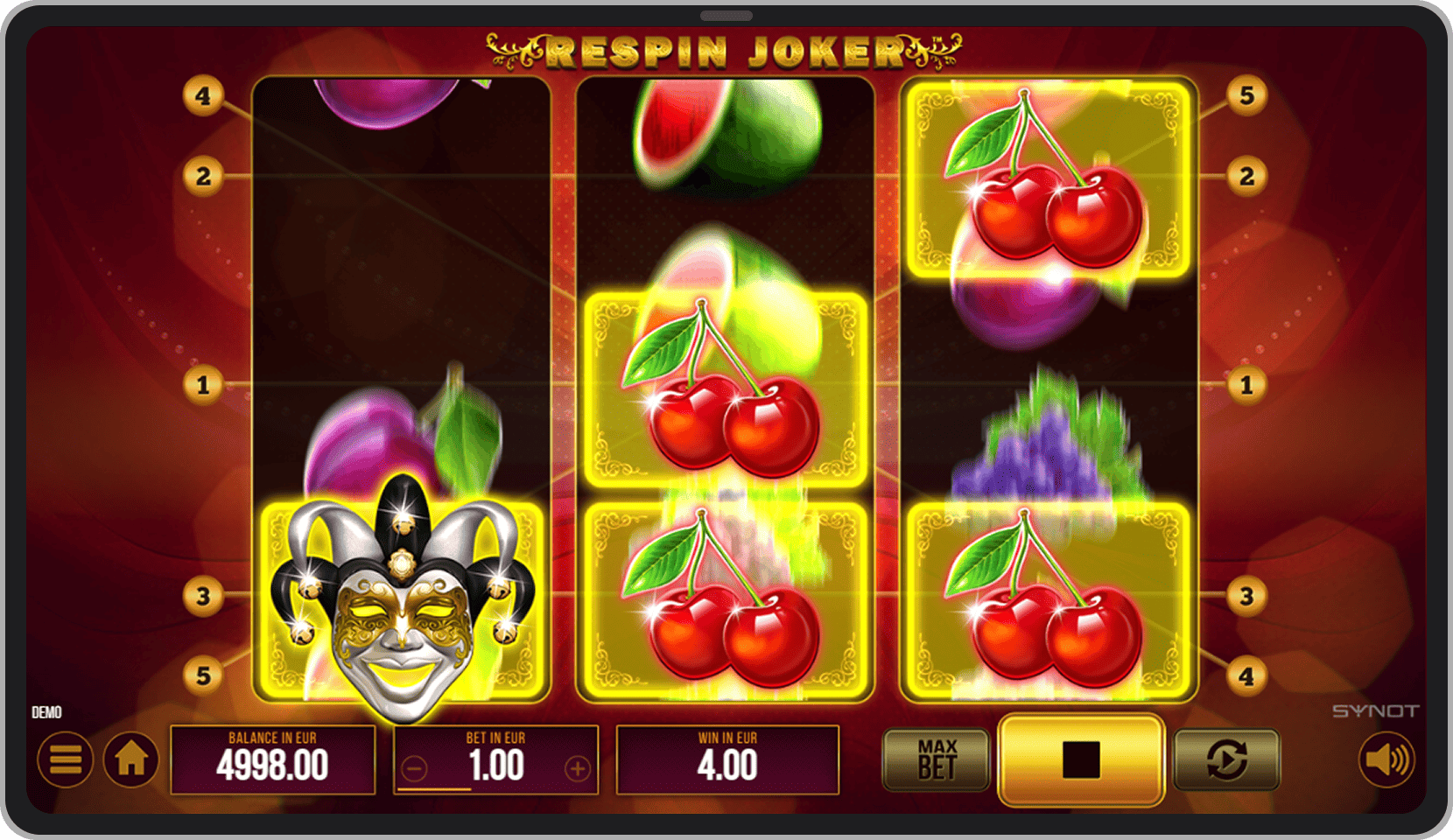
Task: Activate MAX BET wagering
Action: point(936,759)
